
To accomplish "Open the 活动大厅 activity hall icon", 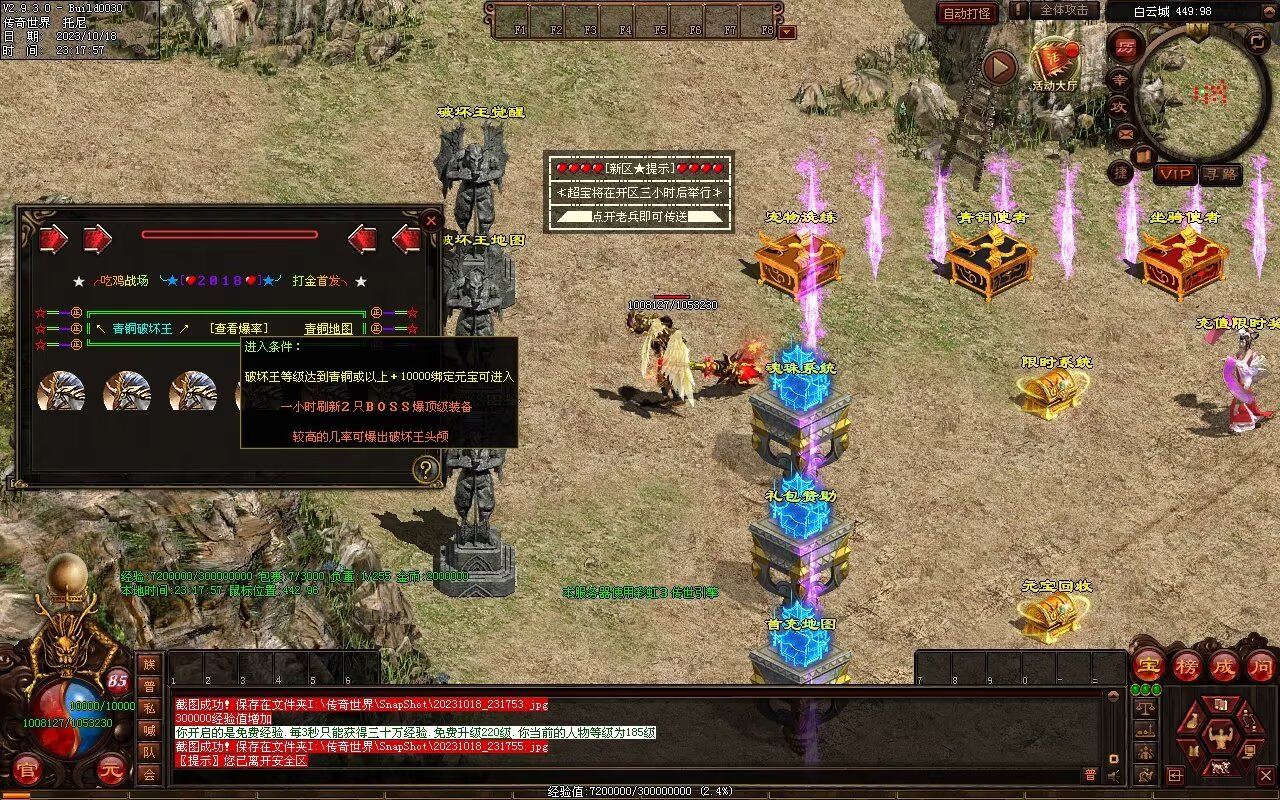I will pyautogui.click(x=1054, y=62).
